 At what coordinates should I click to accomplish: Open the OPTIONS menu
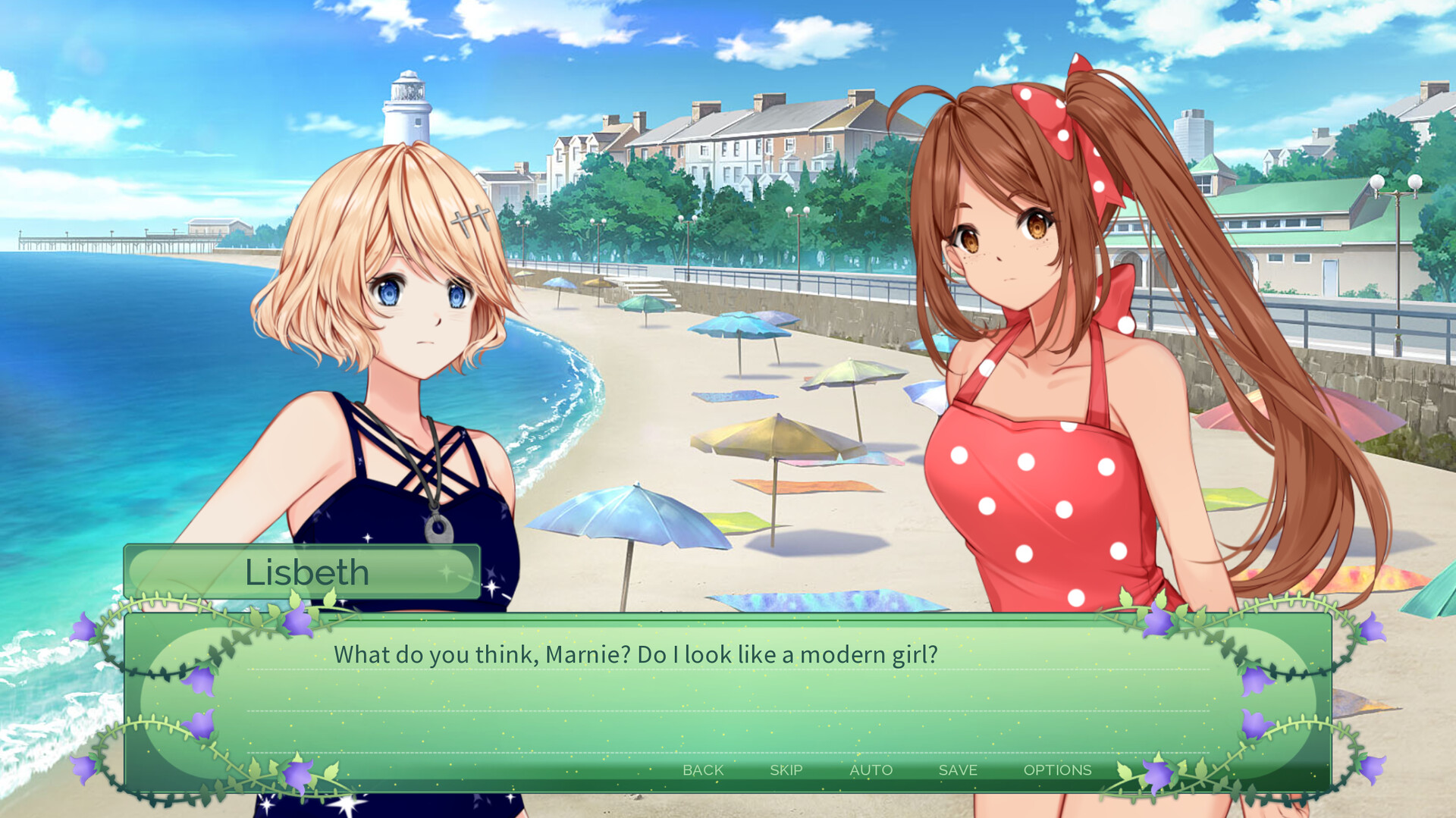pyautogui.click(x=1059, y=769)
